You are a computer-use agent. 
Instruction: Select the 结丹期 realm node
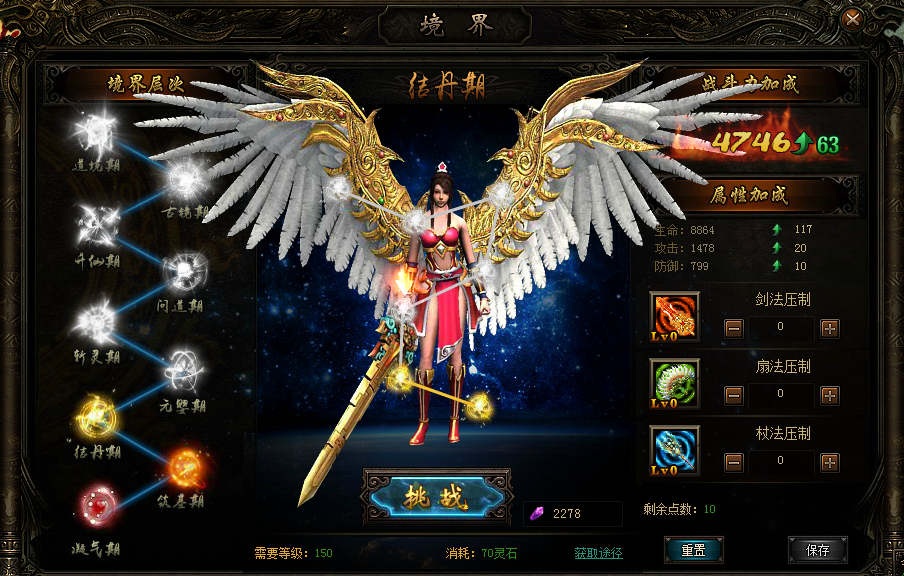pyautogui.click(x=98, y=418)
